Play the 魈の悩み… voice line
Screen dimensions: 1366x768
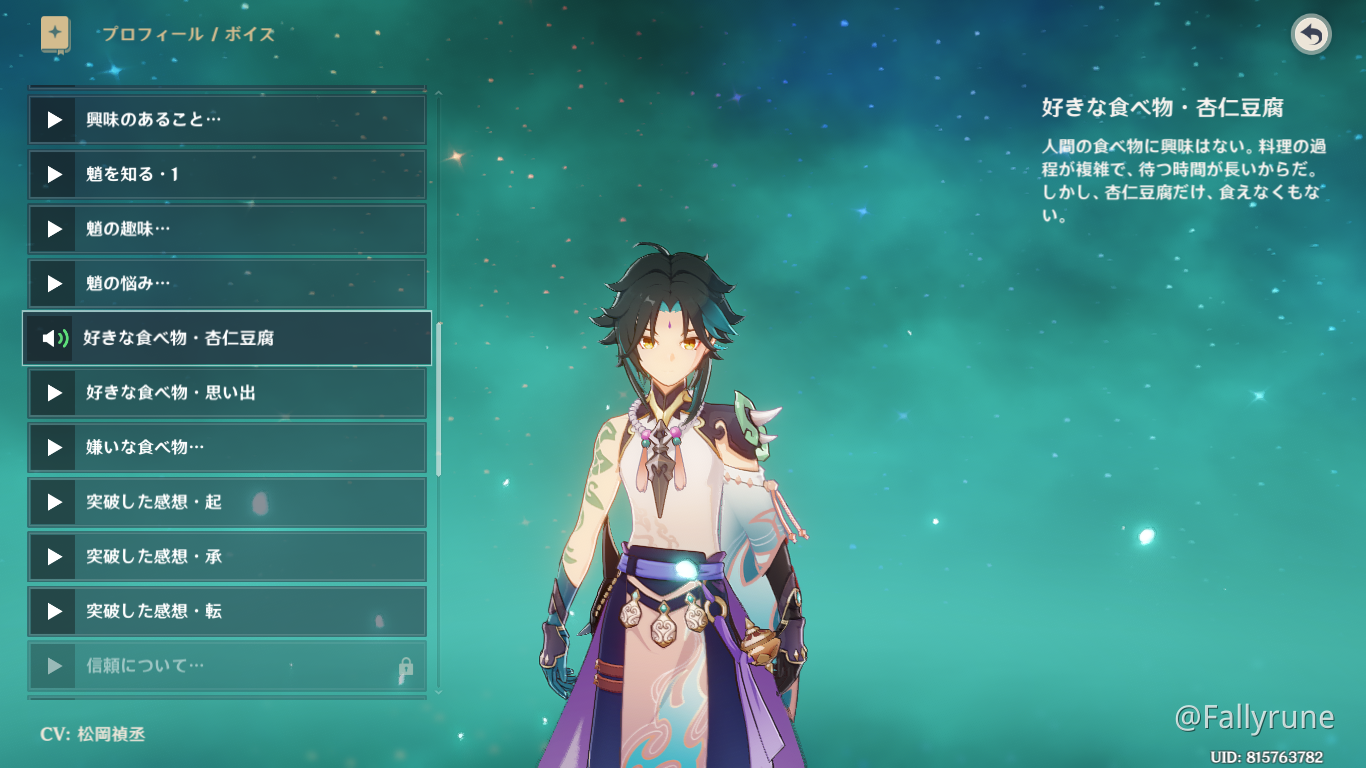[227, 284]
